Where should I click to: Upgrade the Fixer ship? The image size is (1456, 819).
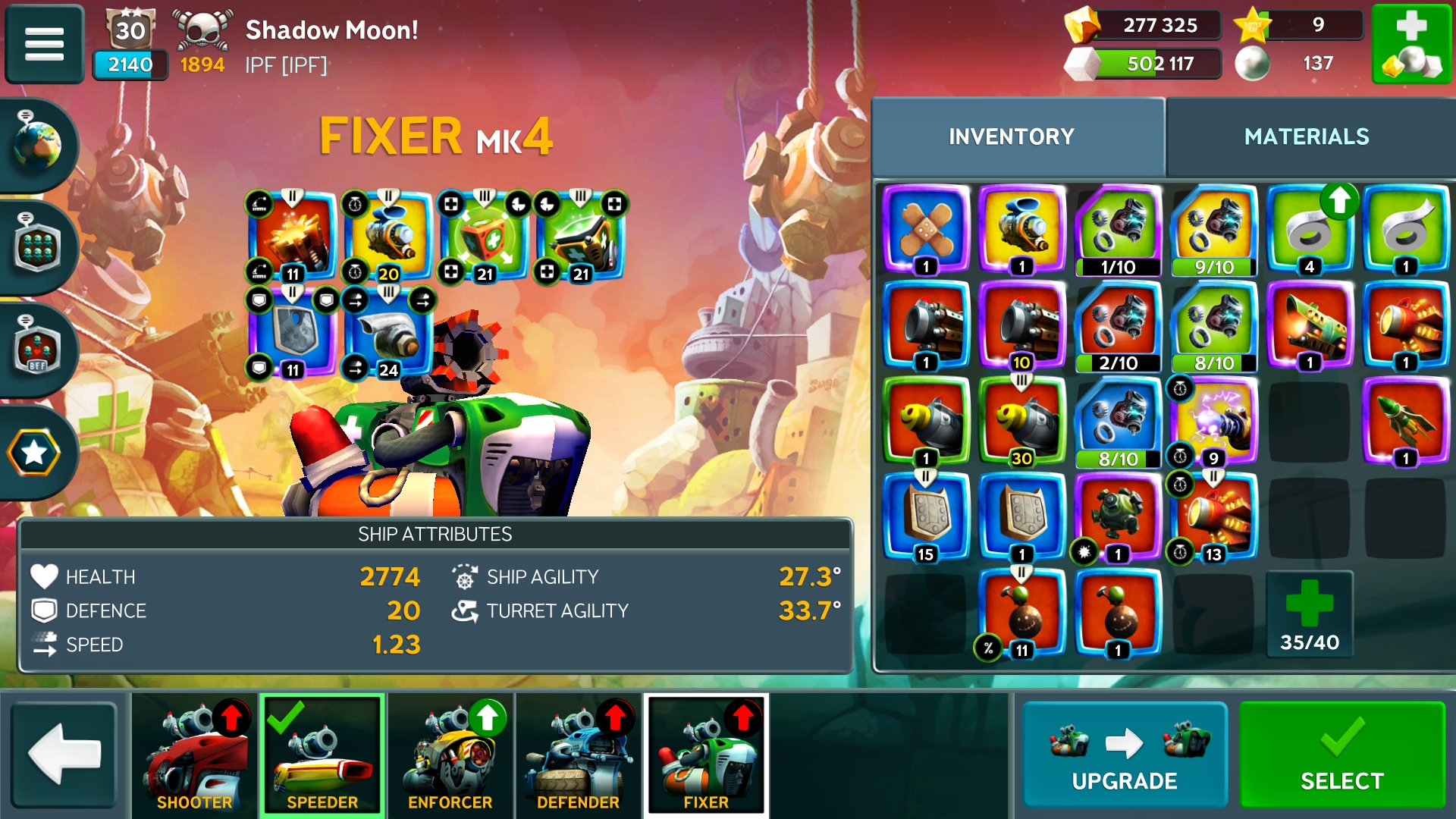1124,755
